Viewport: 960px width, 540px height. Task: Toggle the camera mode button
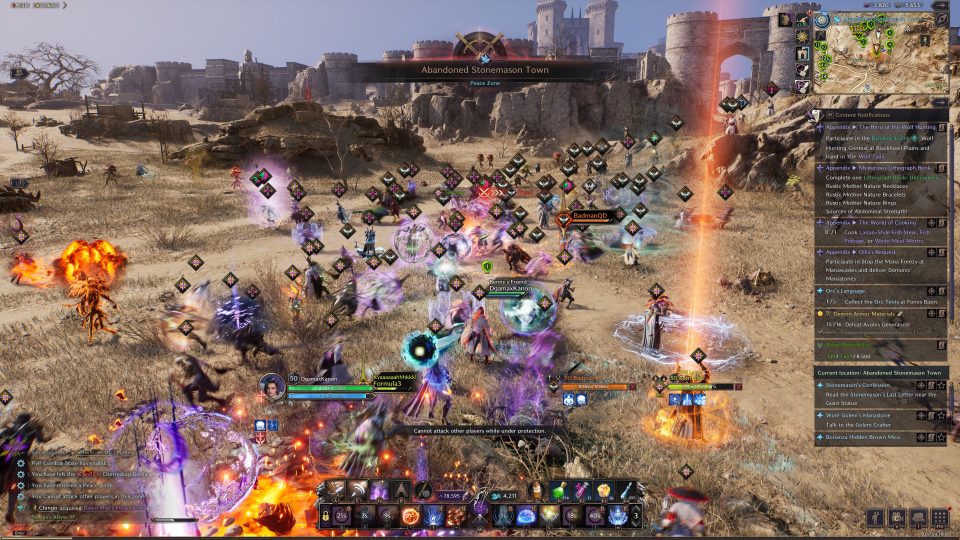(x=897, y=517)
